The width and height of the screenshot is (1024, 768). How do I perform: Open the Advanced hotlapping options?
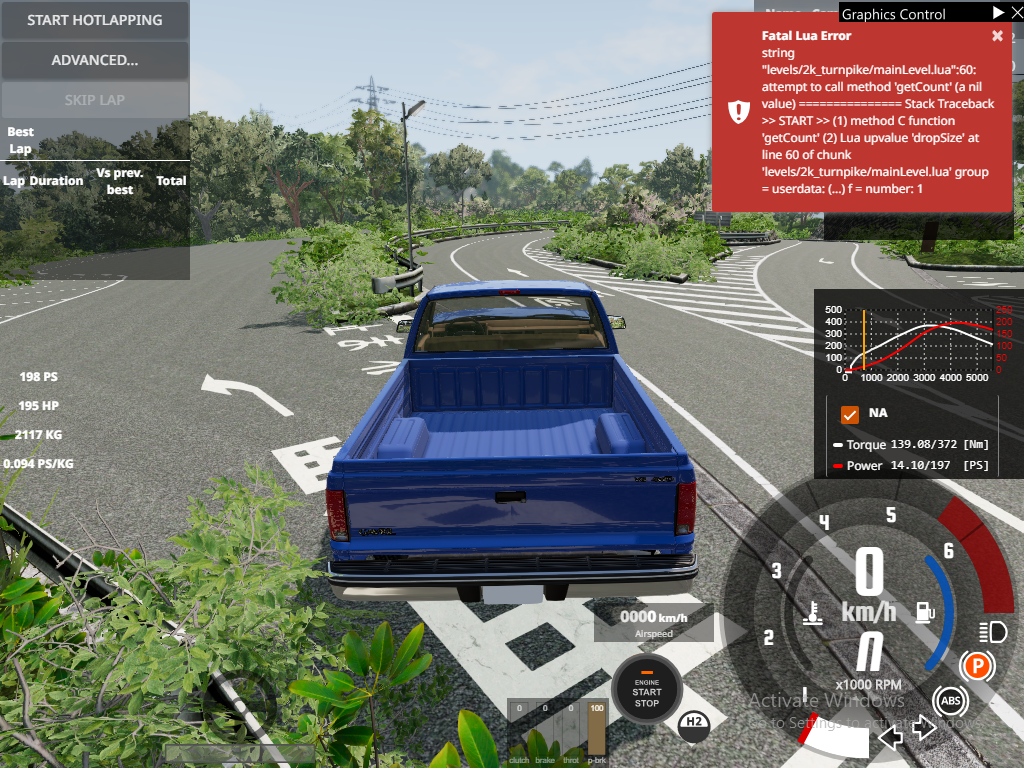95,60
